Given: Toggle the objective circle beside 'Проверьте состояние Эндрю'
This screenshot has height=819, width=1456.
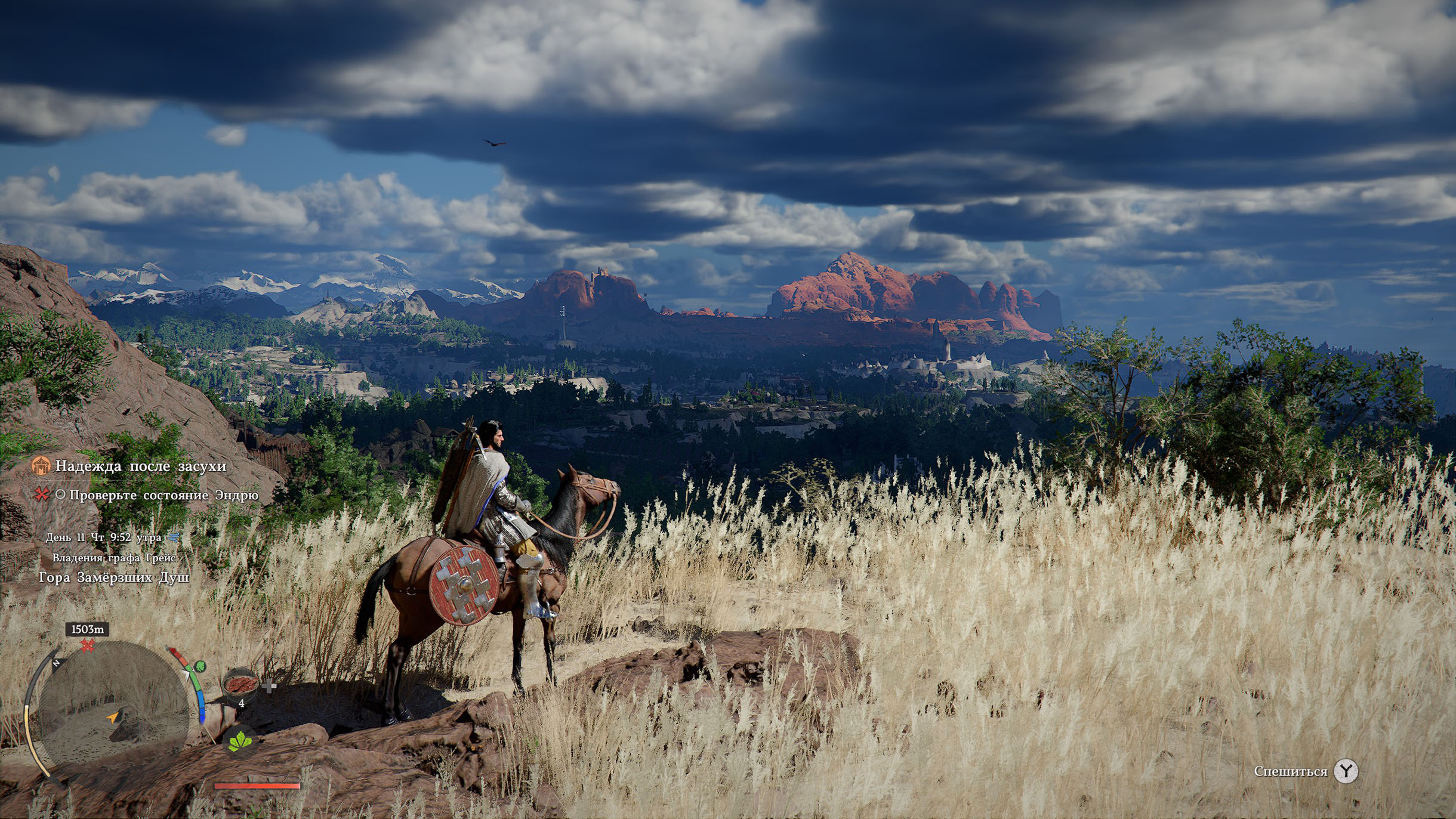Looking at the screenshot, I should pos(61,495).
